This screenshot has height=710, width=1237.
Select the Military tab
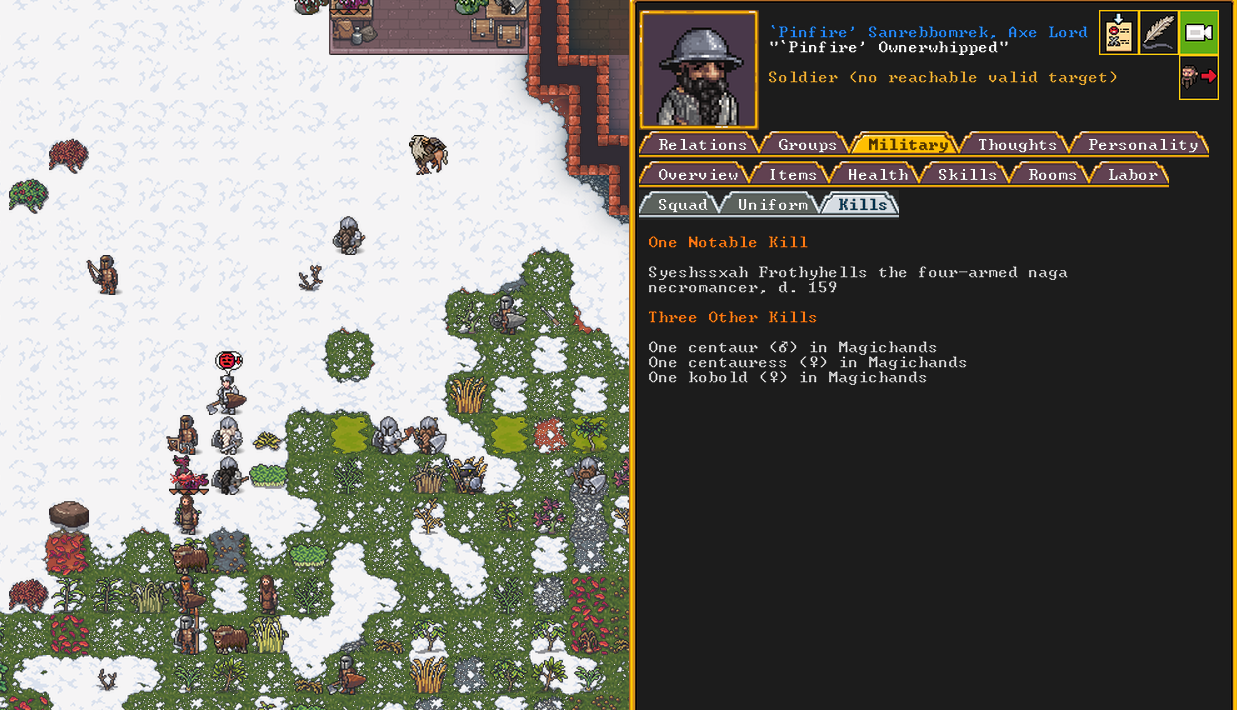tap(907, 145)
